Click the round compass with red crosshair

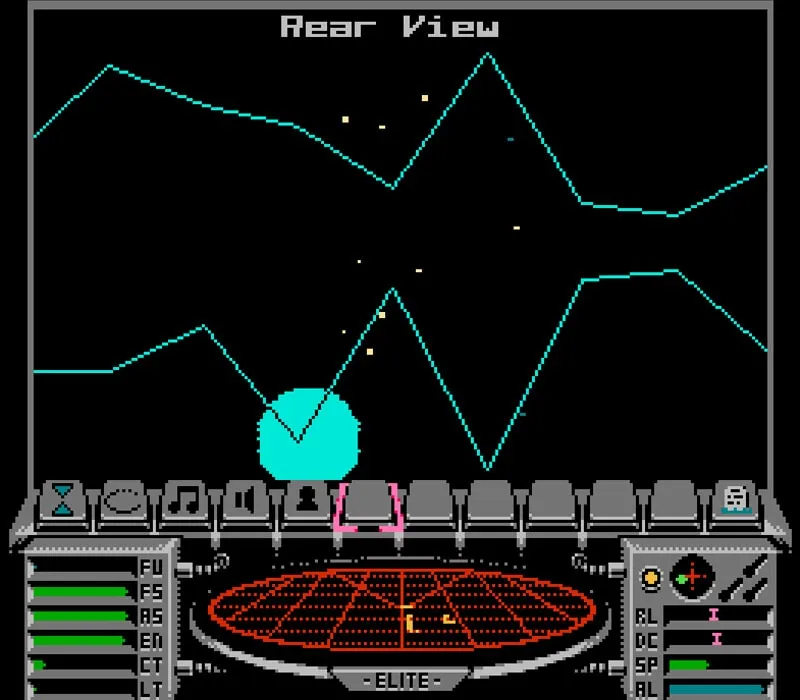tap(690, 577)
